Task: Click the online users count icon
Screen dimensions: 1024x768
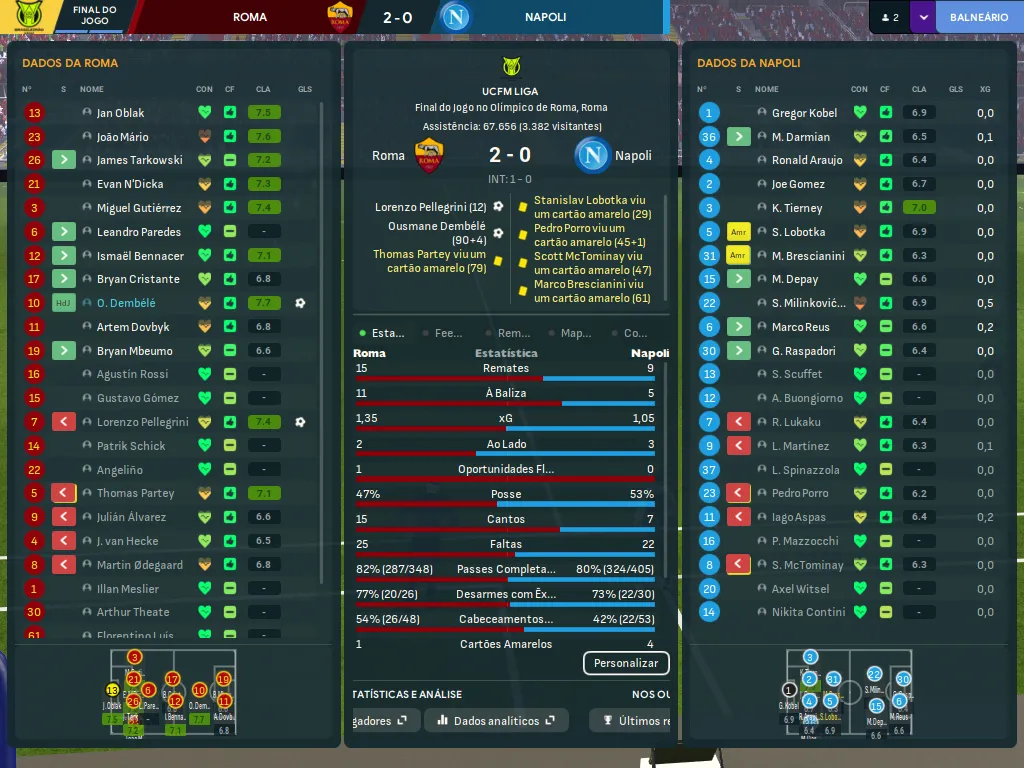Action: tap(889, 17)
